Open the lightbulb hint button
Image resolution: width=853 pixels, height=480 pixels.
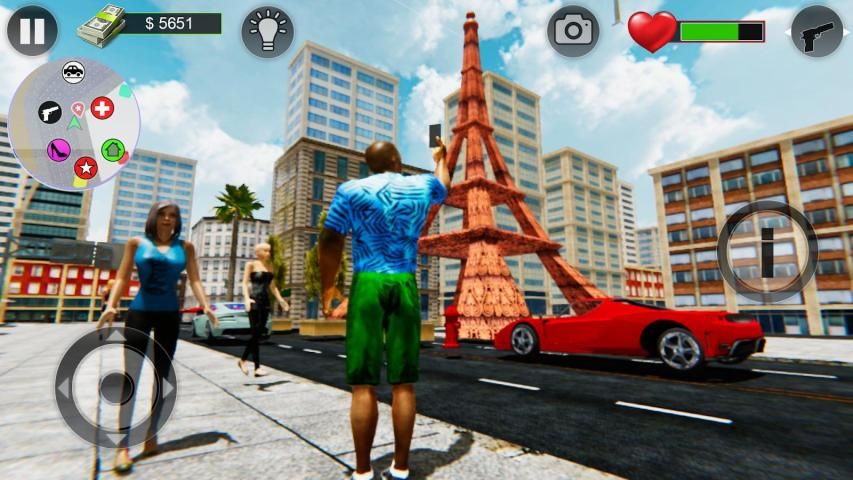point(267,31)
